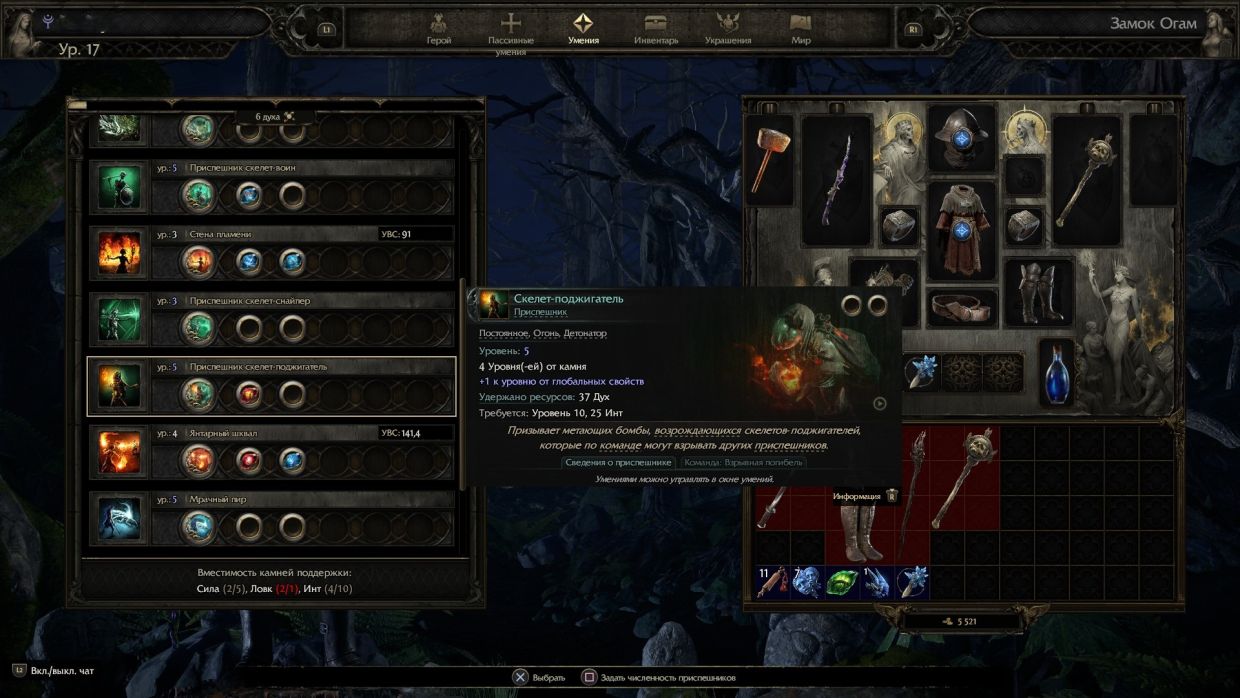The width and height of the screenshot is (1240, 698).
Task: Choose the blue mana flask slot
Action: (x=1057, y=371)
